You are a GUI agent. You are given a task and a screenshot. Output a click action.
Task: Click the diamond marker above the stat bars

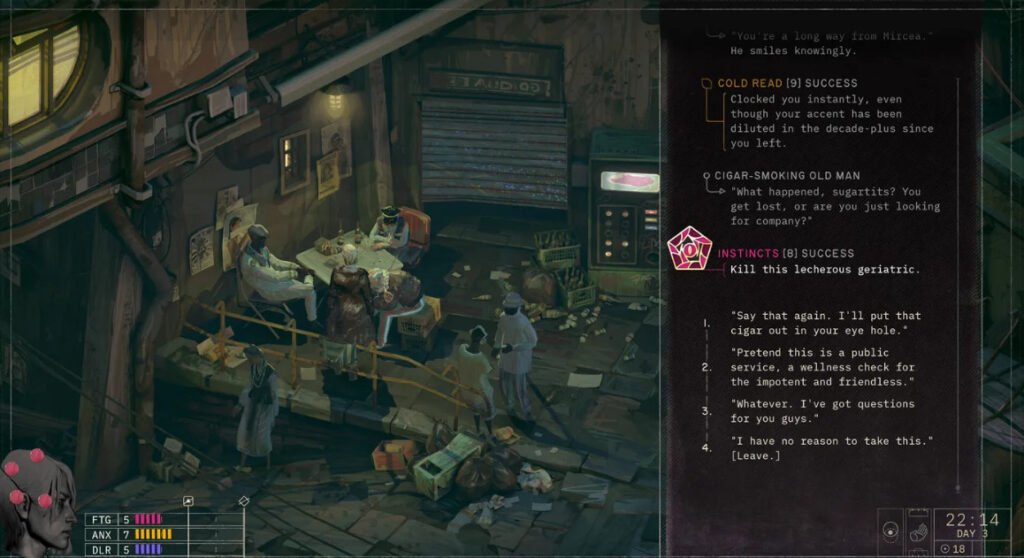243,500
